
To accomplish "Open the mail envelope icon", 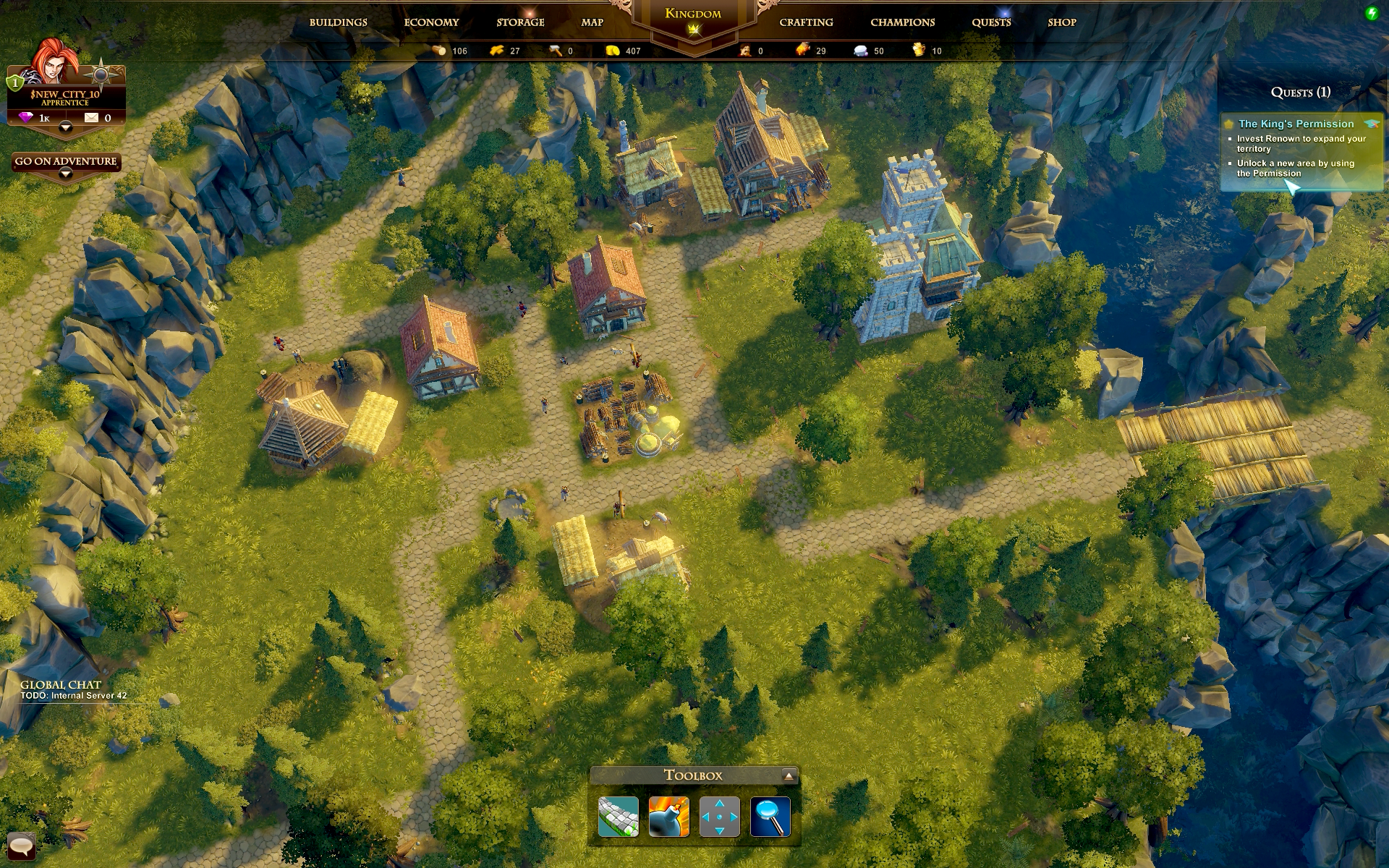I will (91, 117).
